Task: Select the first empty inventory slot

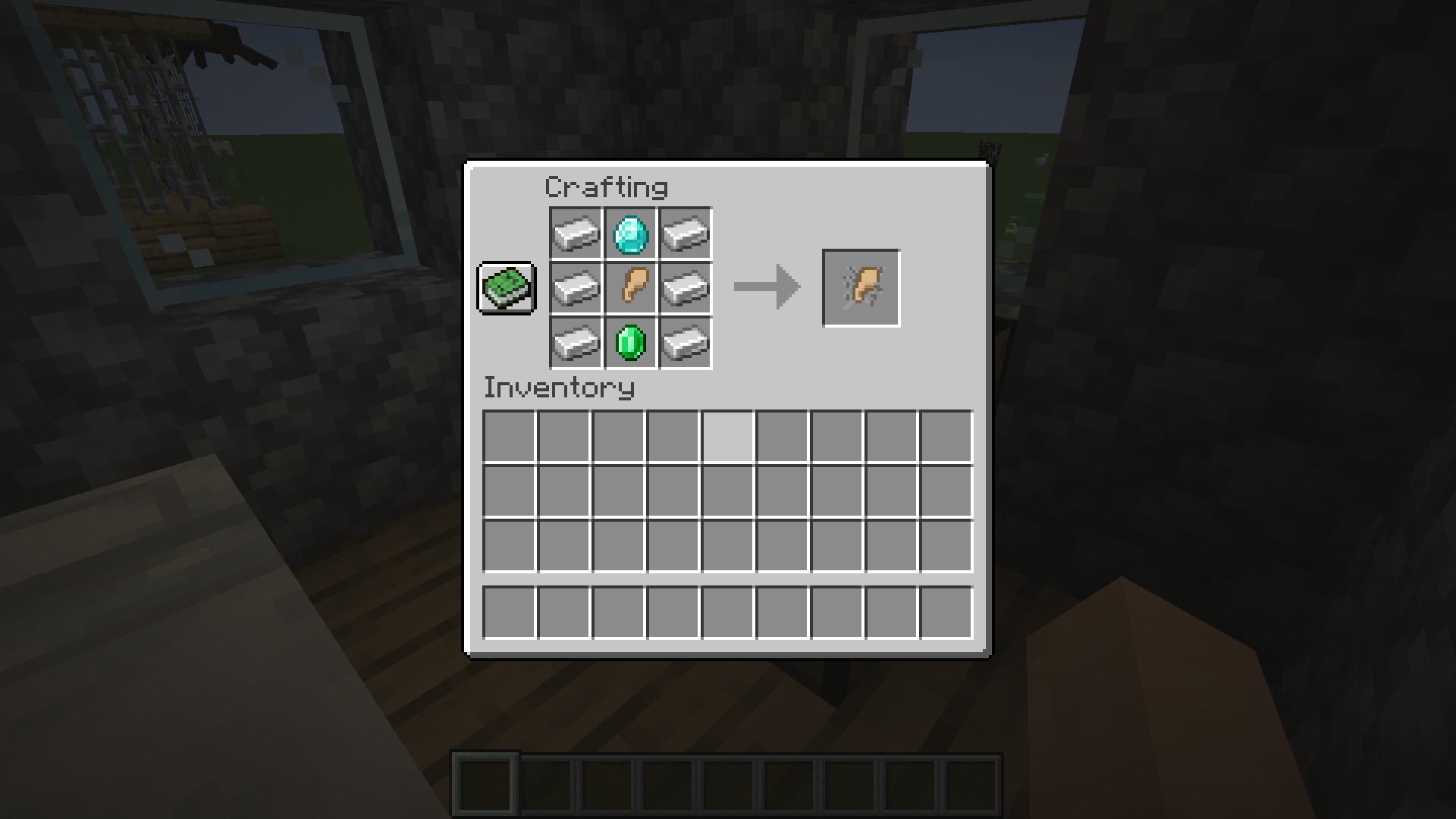Action: 509,436
